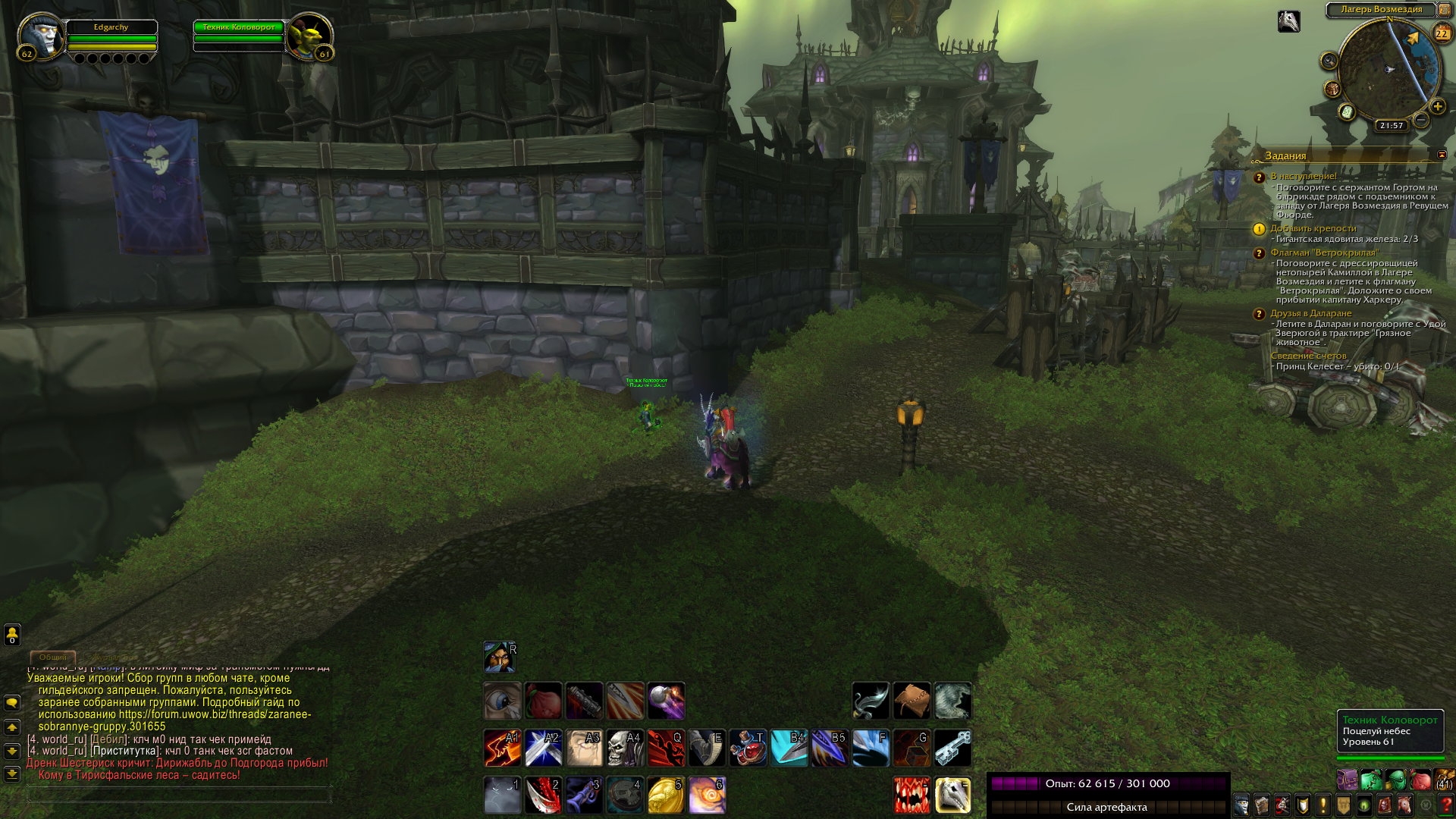The width and height of the screenshot is (1456, 819).
Task: Open the purple backpack bag slot
Action: click(1347, 780)
